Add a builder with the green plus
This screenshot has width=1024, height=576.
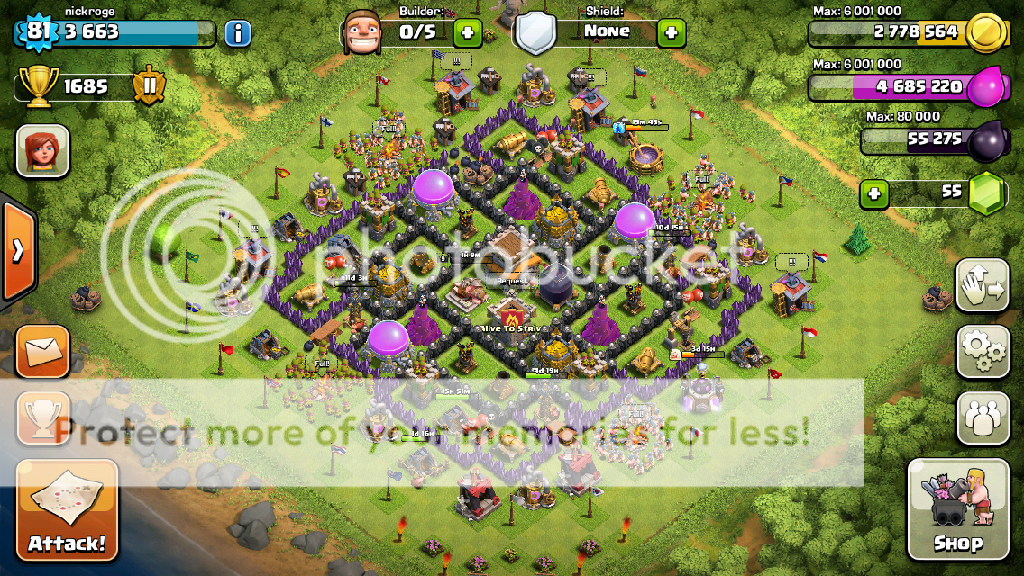click(467, 33)
